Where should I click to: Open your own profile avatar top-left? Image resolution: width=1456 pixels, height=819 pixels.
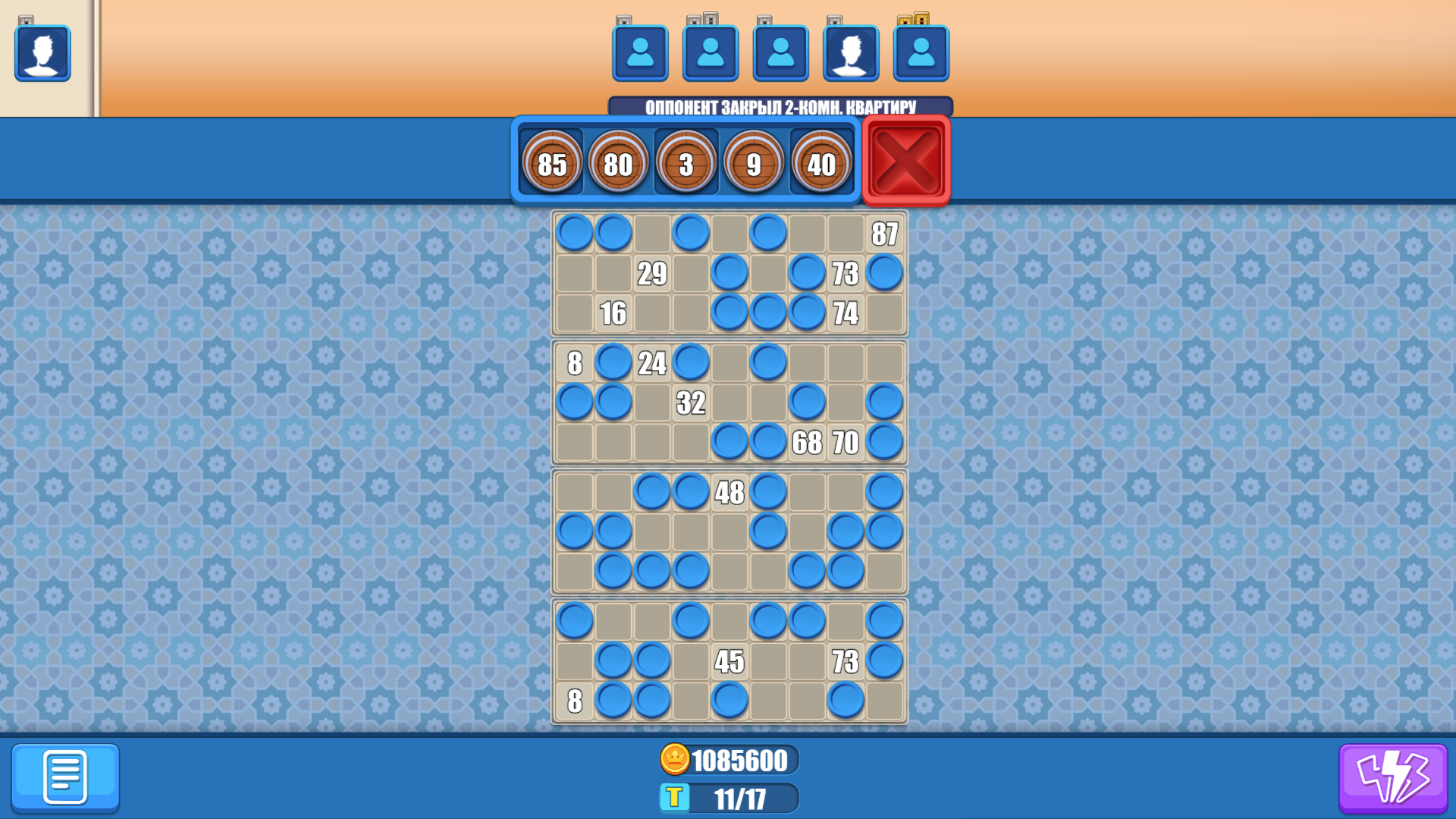[x=42, y=53]
